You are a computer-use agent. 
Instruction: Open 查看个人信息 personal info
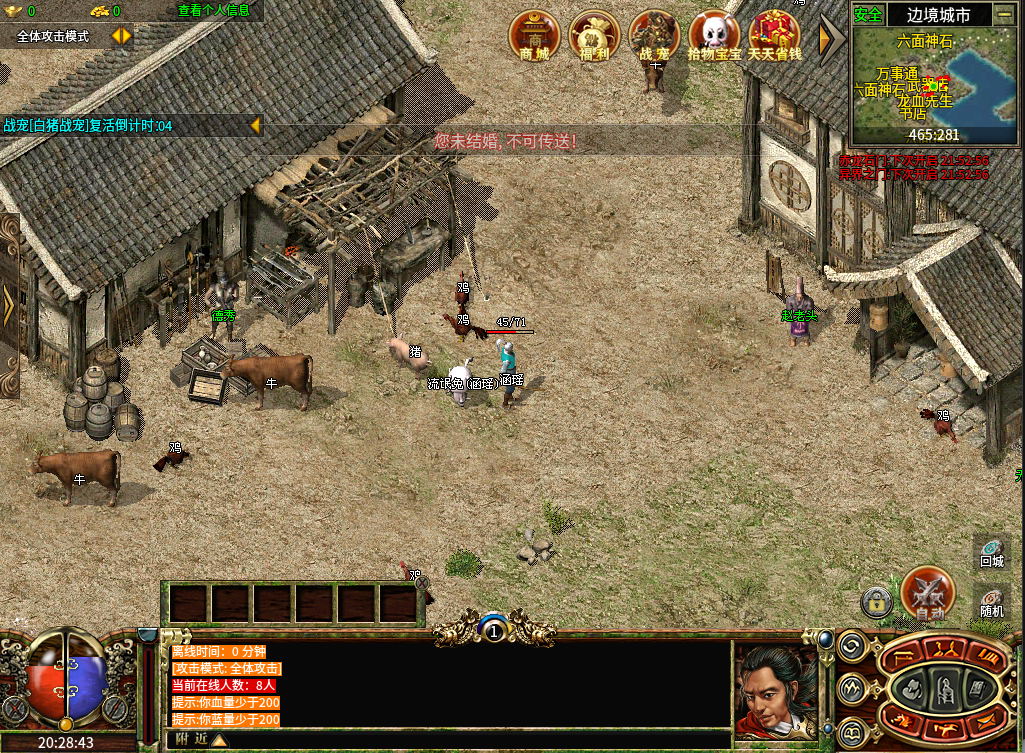point(213,10)
